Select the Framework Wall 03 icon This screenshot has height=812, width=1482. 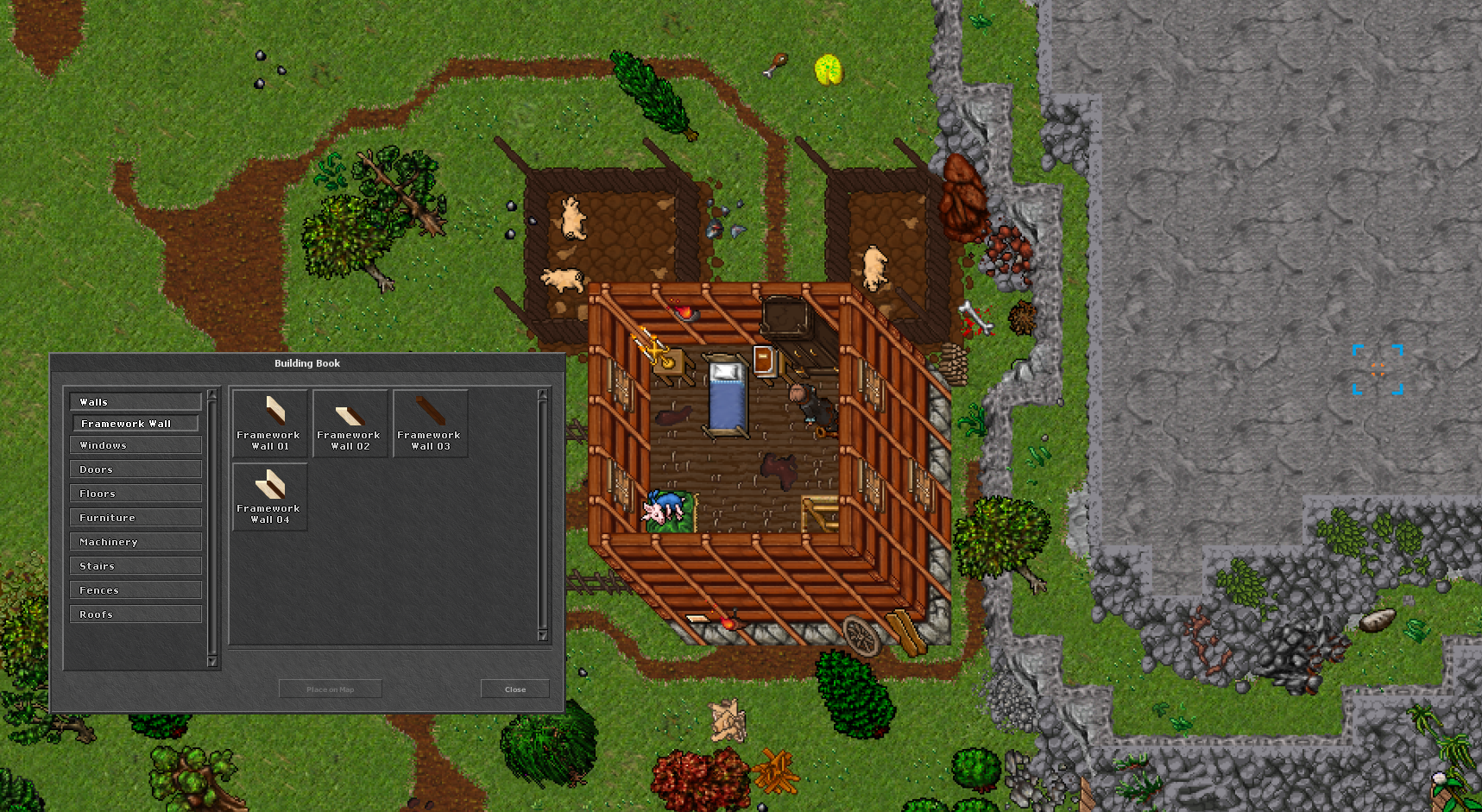click(430, 422)
